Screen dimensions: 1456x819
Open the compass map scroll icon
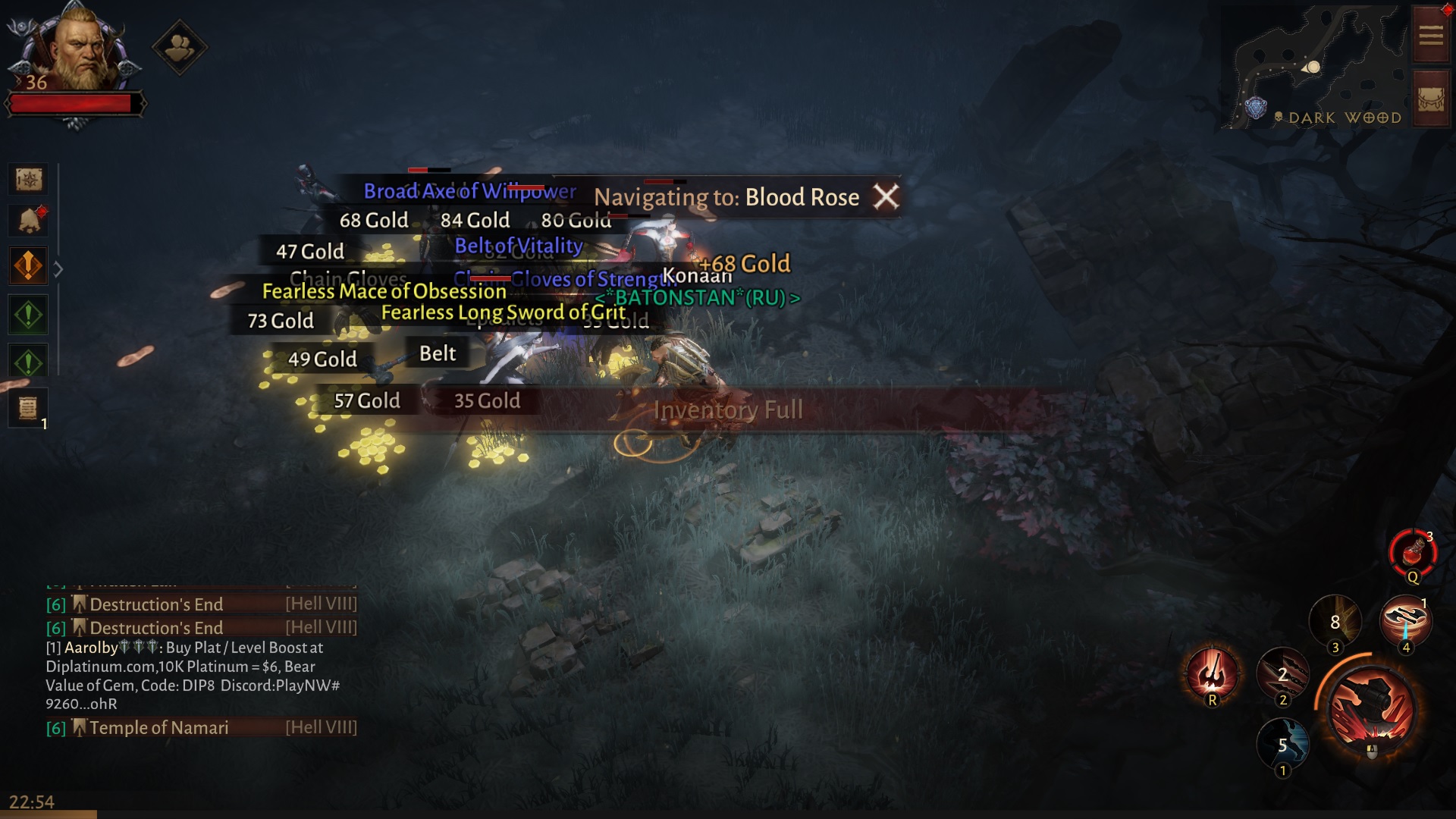click(x=29, y=180)
